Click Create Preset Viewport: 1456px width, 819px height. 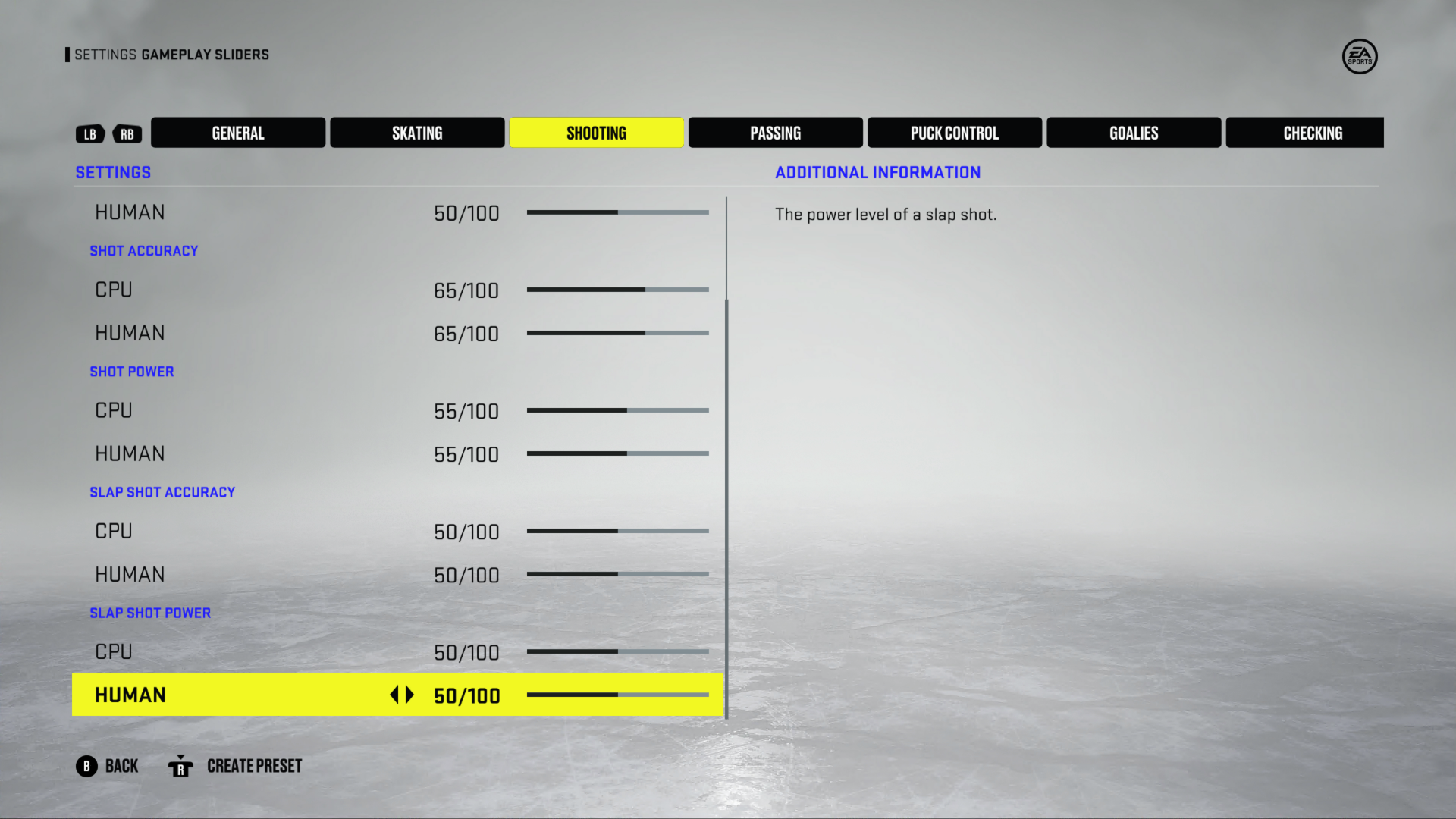pos(254,766)
